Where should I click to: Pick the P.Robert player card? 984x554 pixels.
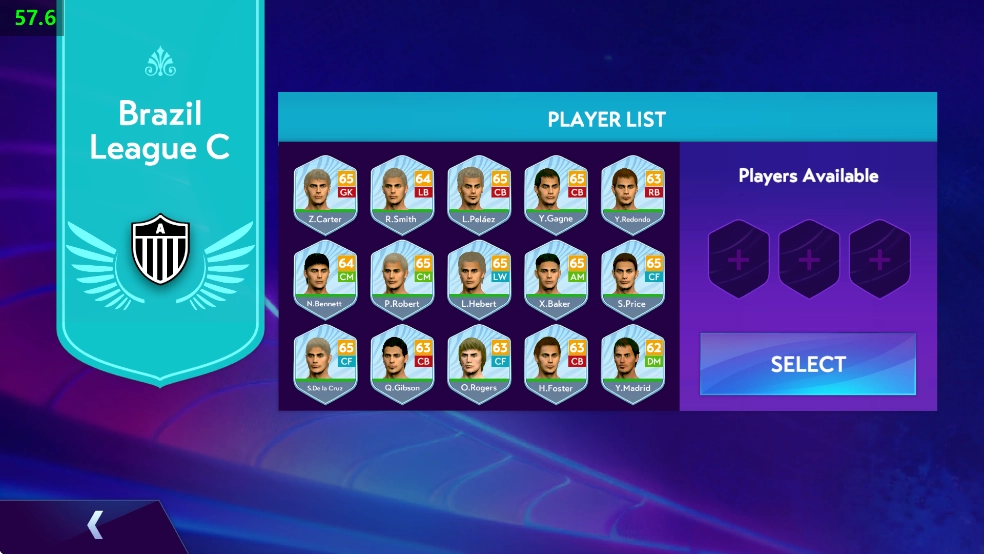402,279
